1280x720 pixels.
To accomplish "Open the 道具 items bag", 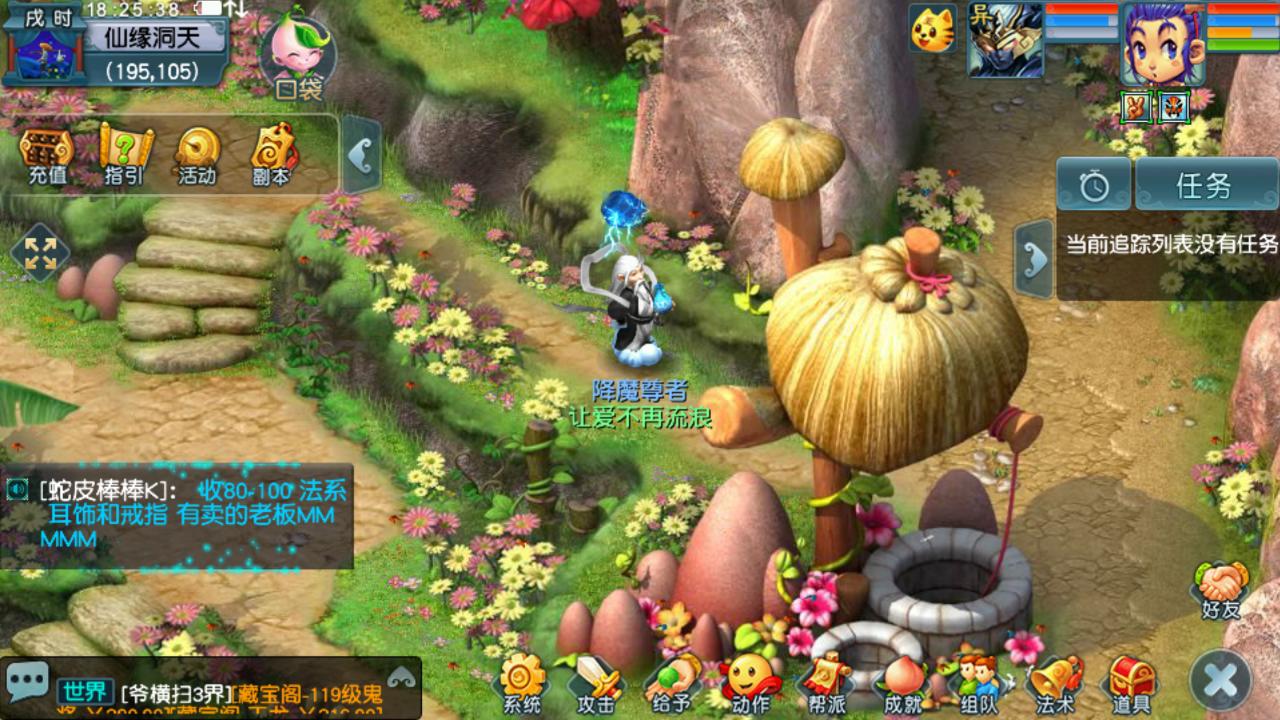I will (1131, 683).
